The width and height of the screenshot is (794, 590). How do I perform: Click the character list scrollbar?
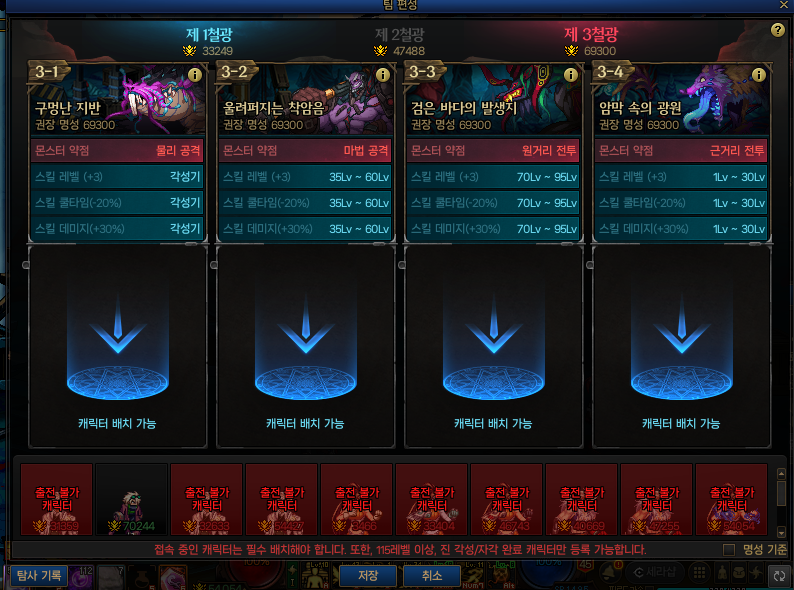tap(781, 497)
